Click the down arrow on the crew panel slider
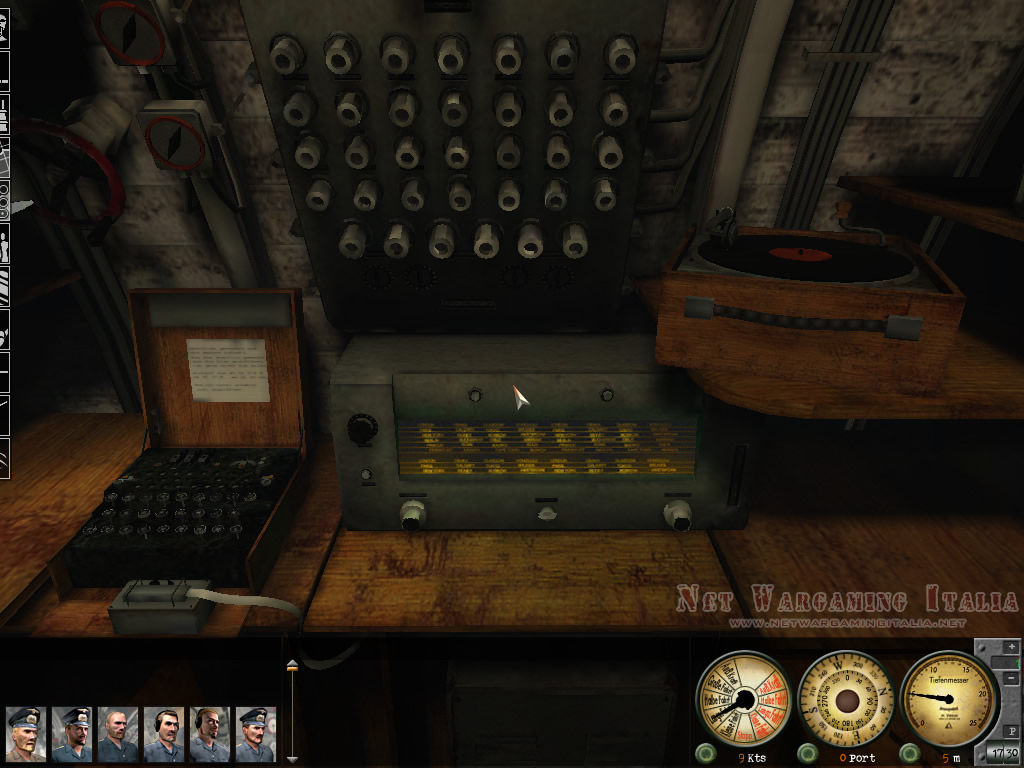Image resolution: width=1024 pixels, height=768 pixels. pyautogui.click(x=292, y=759)
